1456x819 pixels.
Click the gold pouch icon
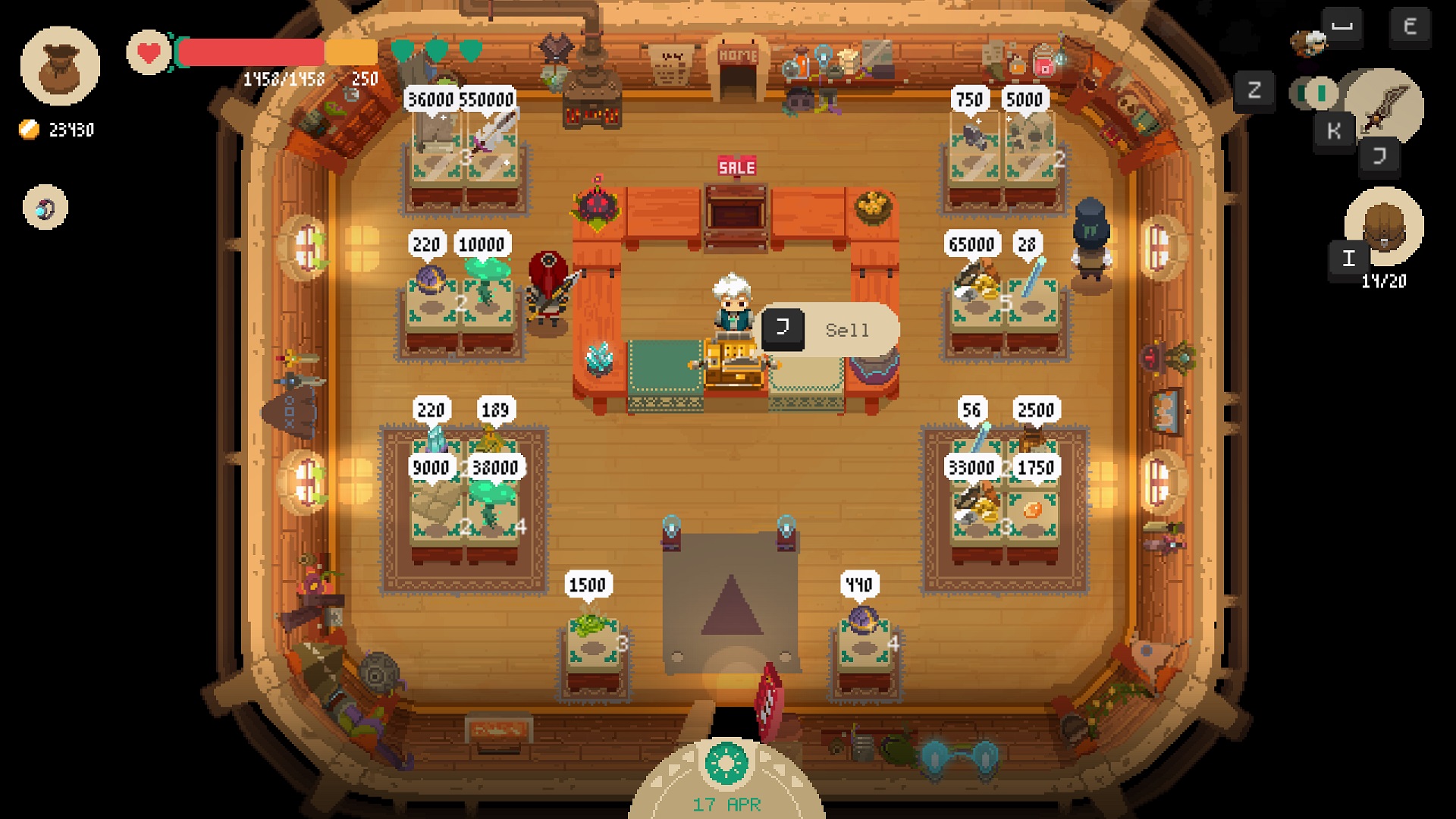60,66
